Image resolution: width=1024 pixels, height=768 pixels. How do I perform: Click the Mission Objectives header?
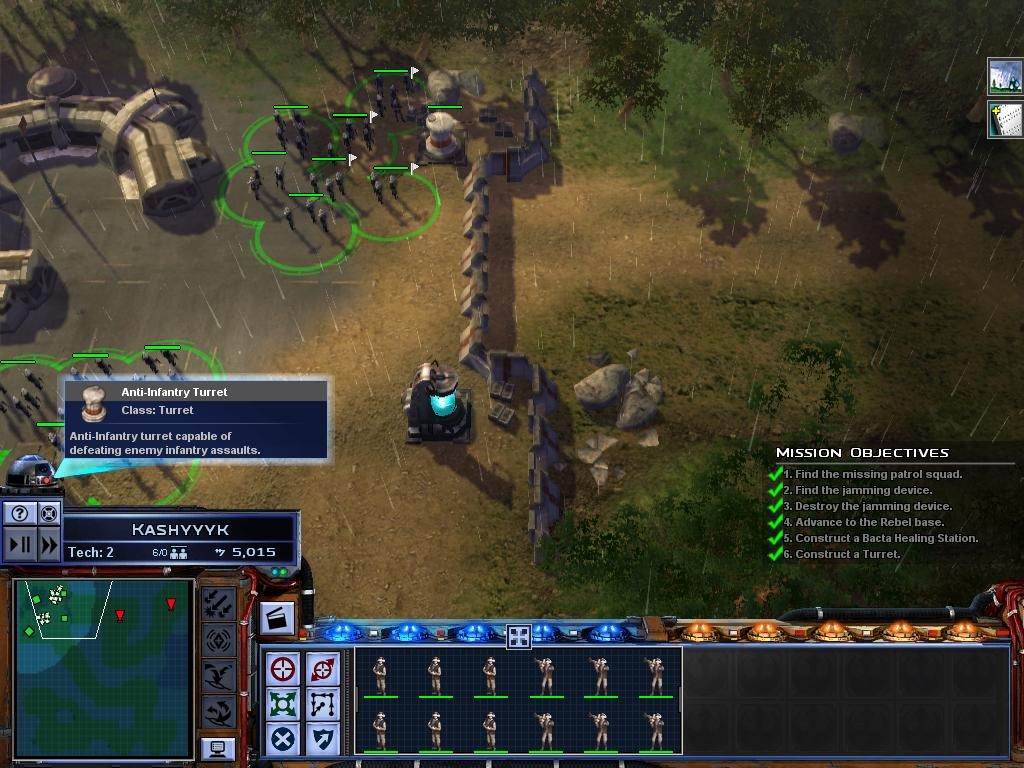coord(862,453)
